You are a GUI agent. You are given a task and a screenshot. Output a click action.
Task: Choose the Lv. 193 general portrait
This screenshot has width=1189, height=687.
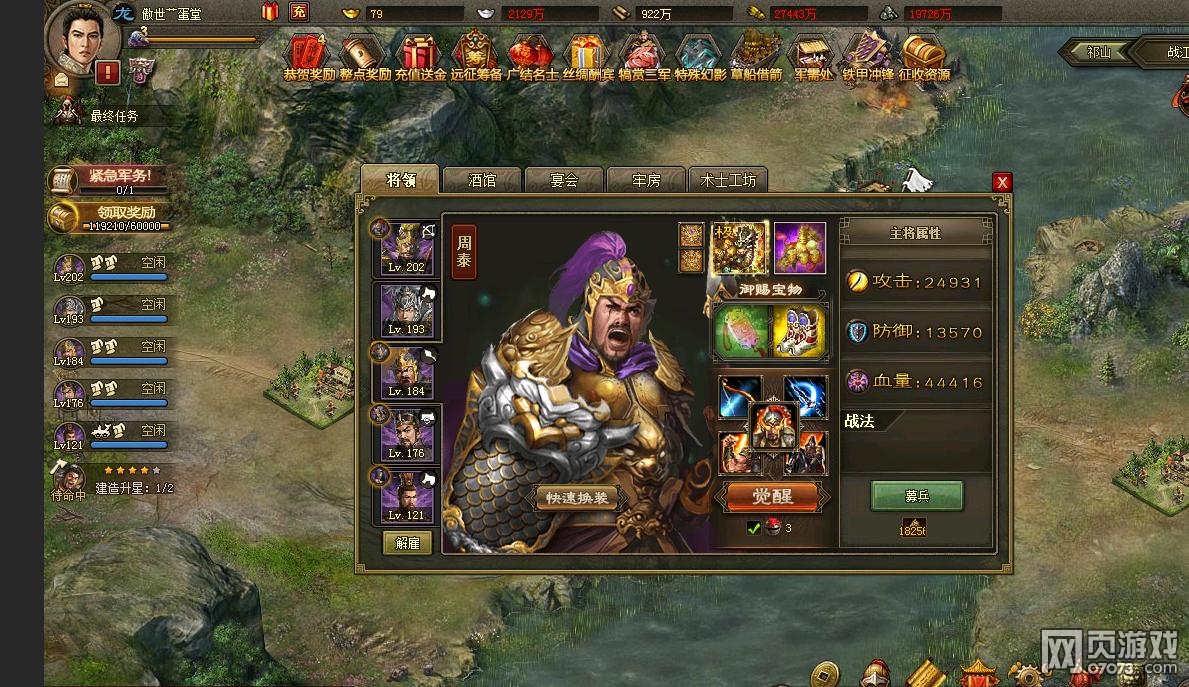tap(407, 310)
